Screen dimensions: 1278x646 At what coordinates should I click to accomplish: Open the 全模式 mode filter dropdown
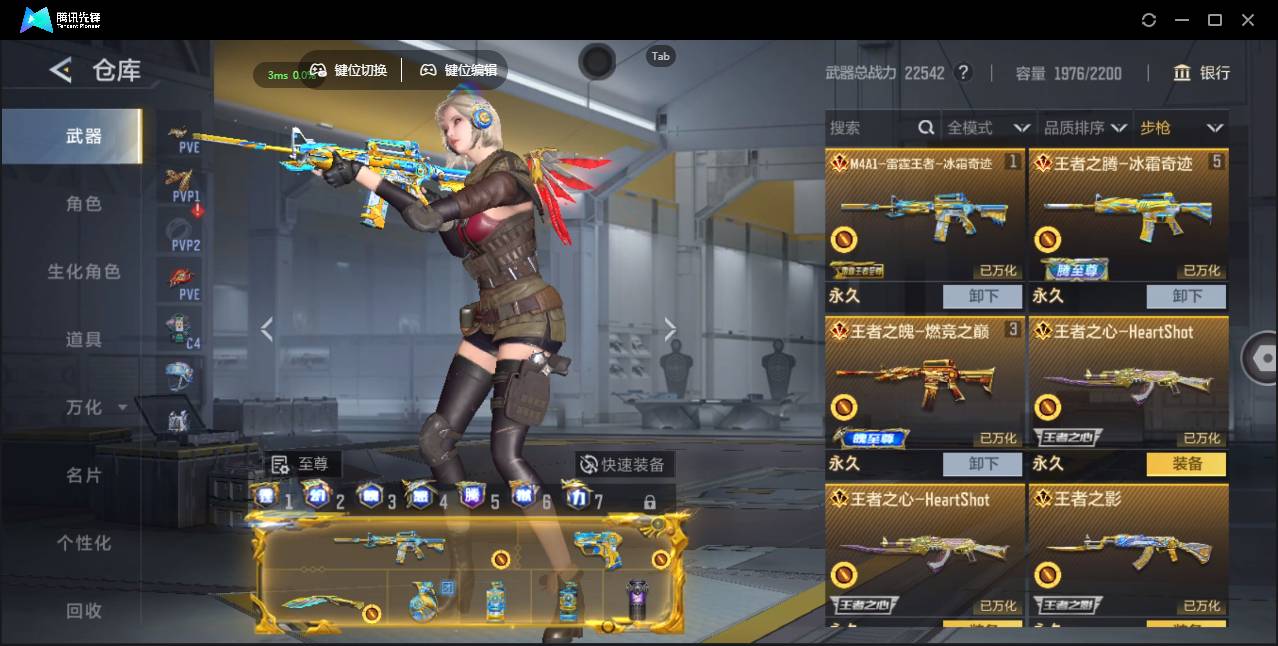click(988, 128)
